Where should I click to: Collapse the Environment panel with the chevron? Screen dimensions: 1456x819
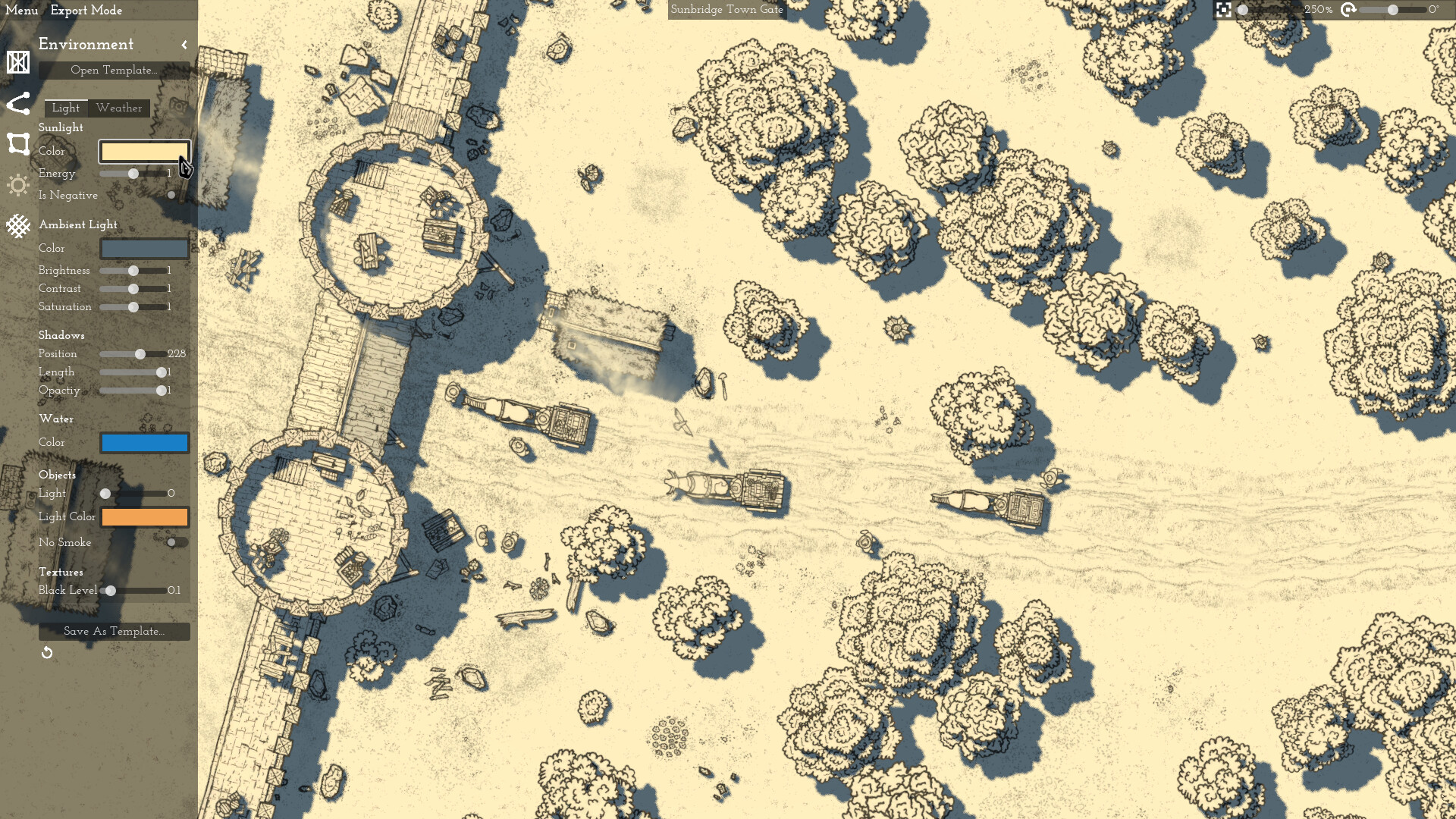tap(184, 45)
